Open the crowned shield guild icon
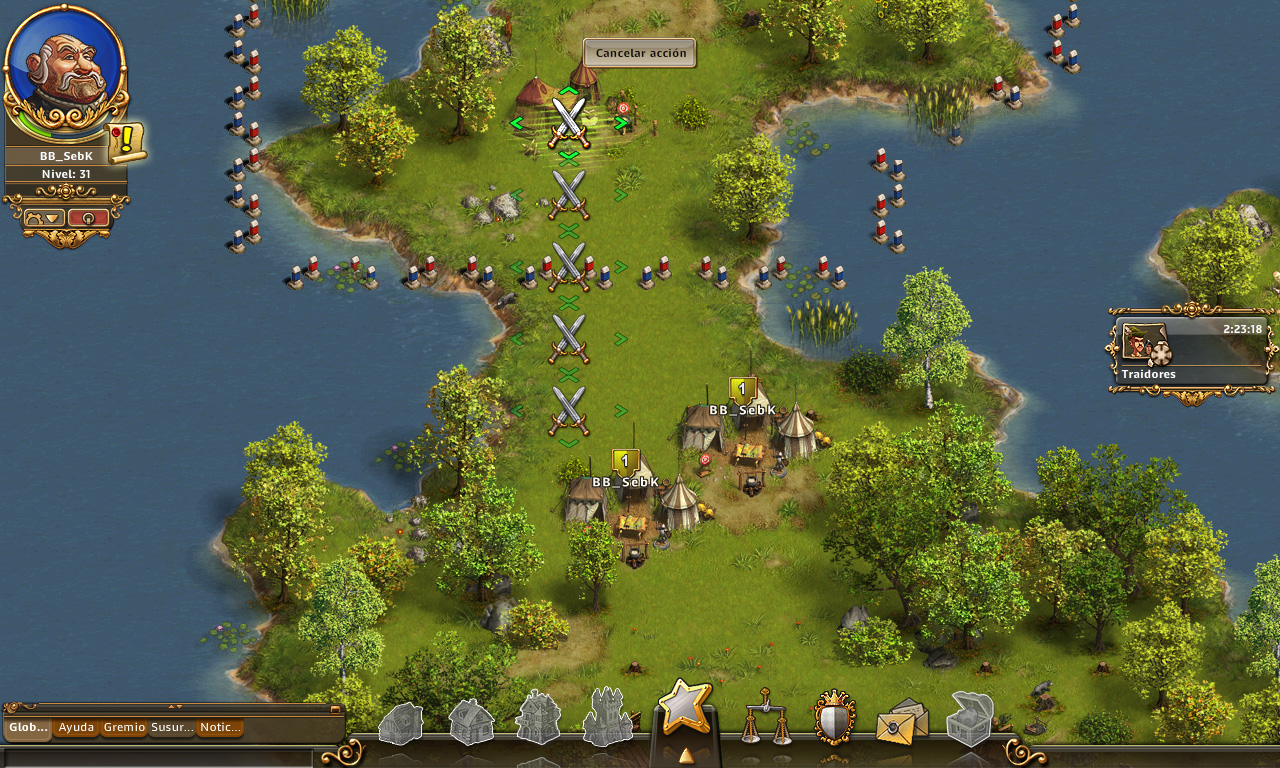This screenshot has height=768, width=1280. click(834, 718)
